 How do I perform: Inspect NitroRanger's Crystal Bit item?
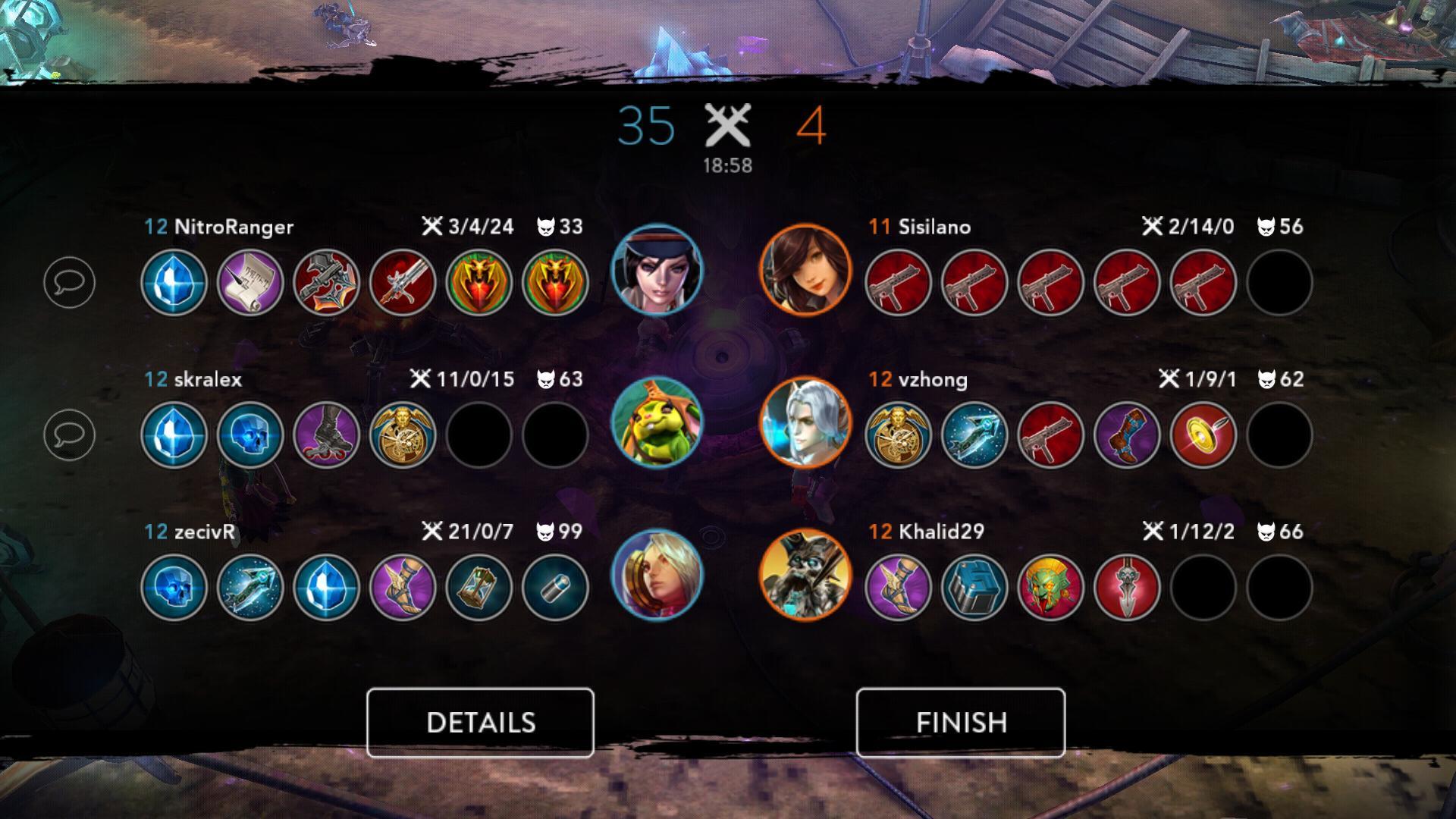[174, 283]
